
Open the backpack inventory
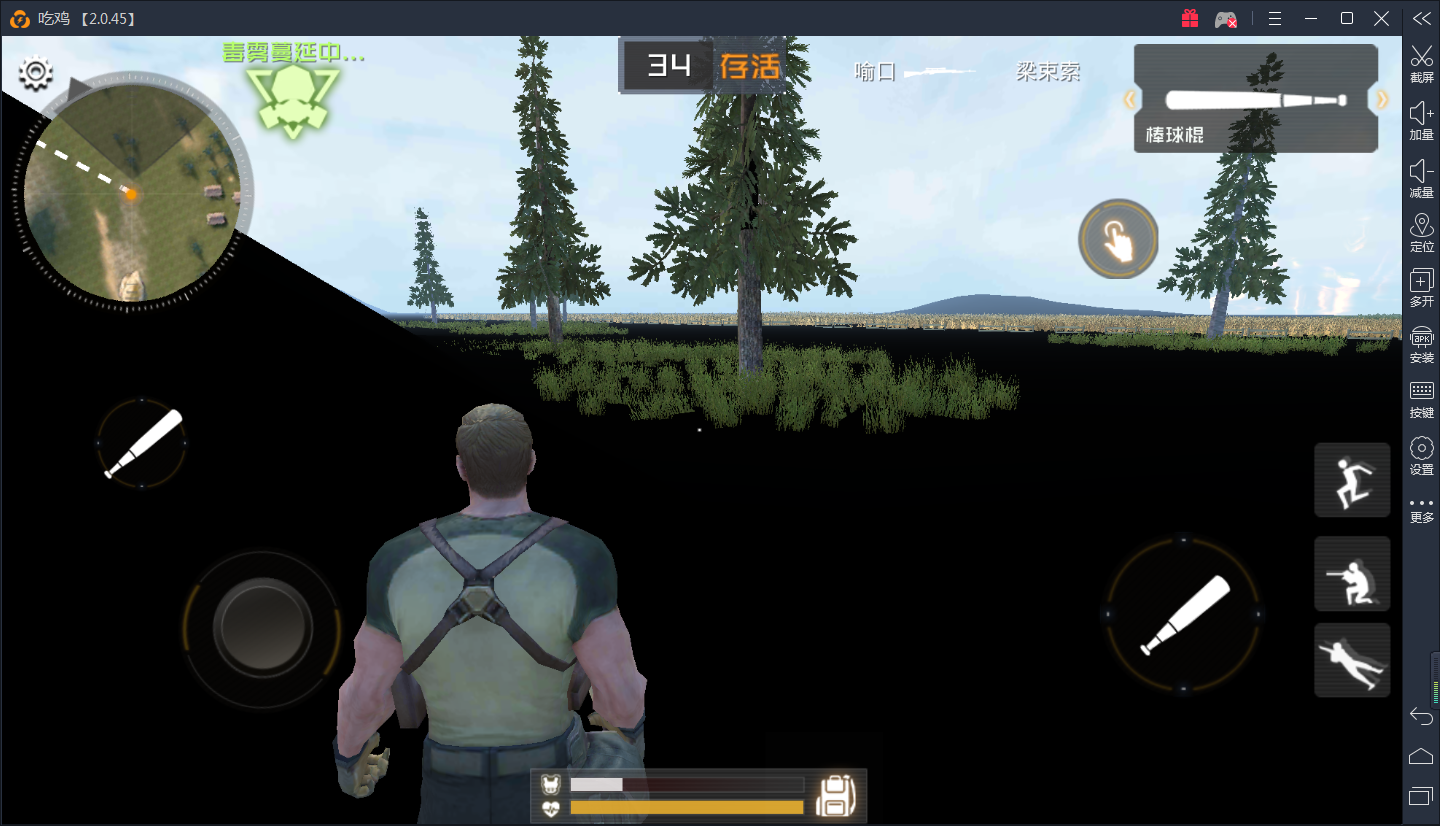[x=834, y=796]
